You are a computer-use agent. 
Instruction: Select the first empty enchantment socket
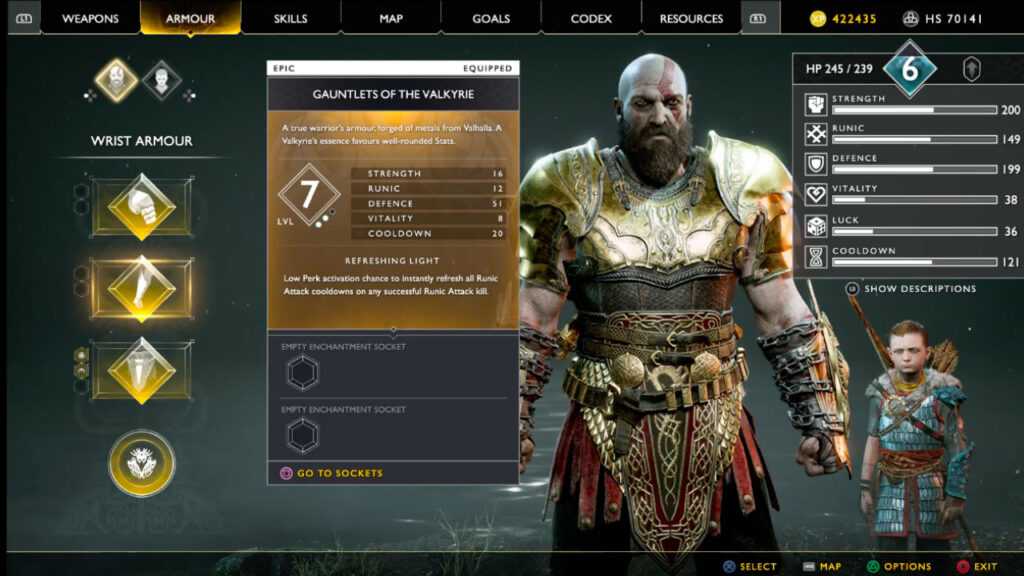[x=302, y=372]
